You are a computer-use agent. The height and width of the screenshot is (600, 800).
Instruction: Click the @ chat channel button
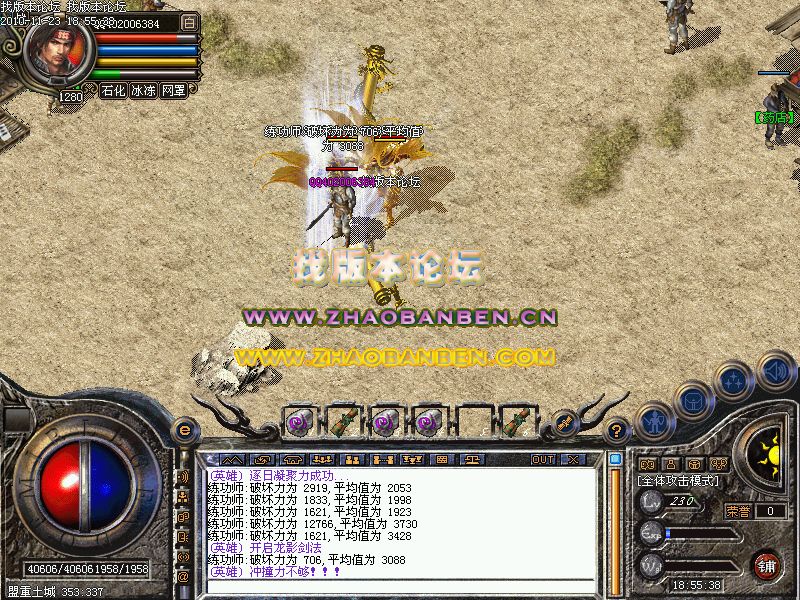[x=184, y=576]
